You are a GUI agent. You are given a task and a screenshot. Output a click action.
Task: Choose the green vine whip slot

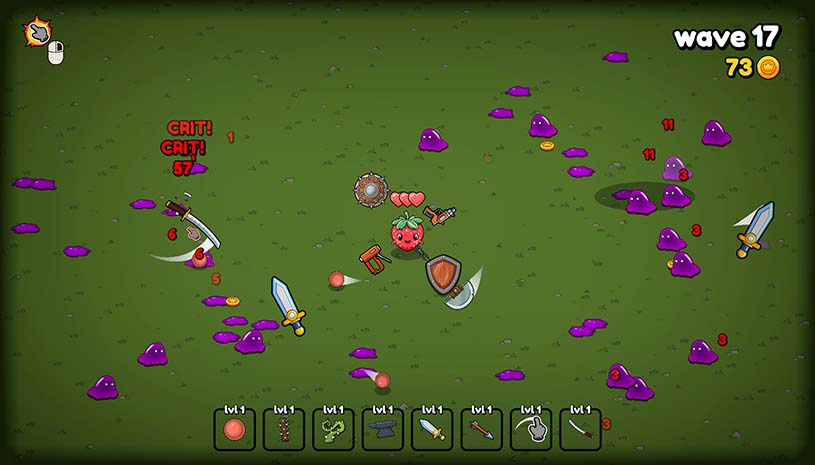333,429
